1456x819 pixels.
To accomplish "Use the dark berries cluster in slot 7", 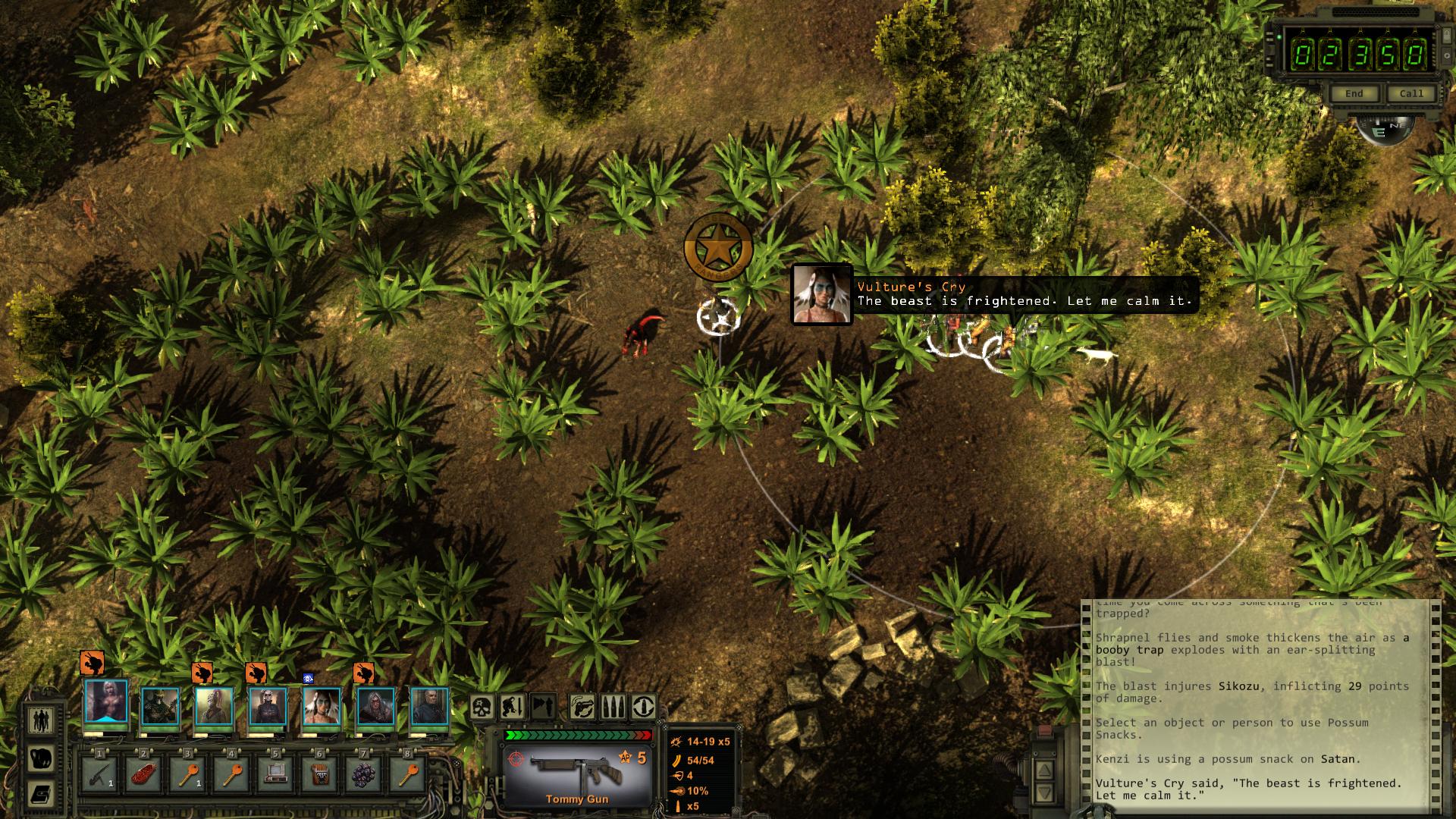I will [364, 774].
